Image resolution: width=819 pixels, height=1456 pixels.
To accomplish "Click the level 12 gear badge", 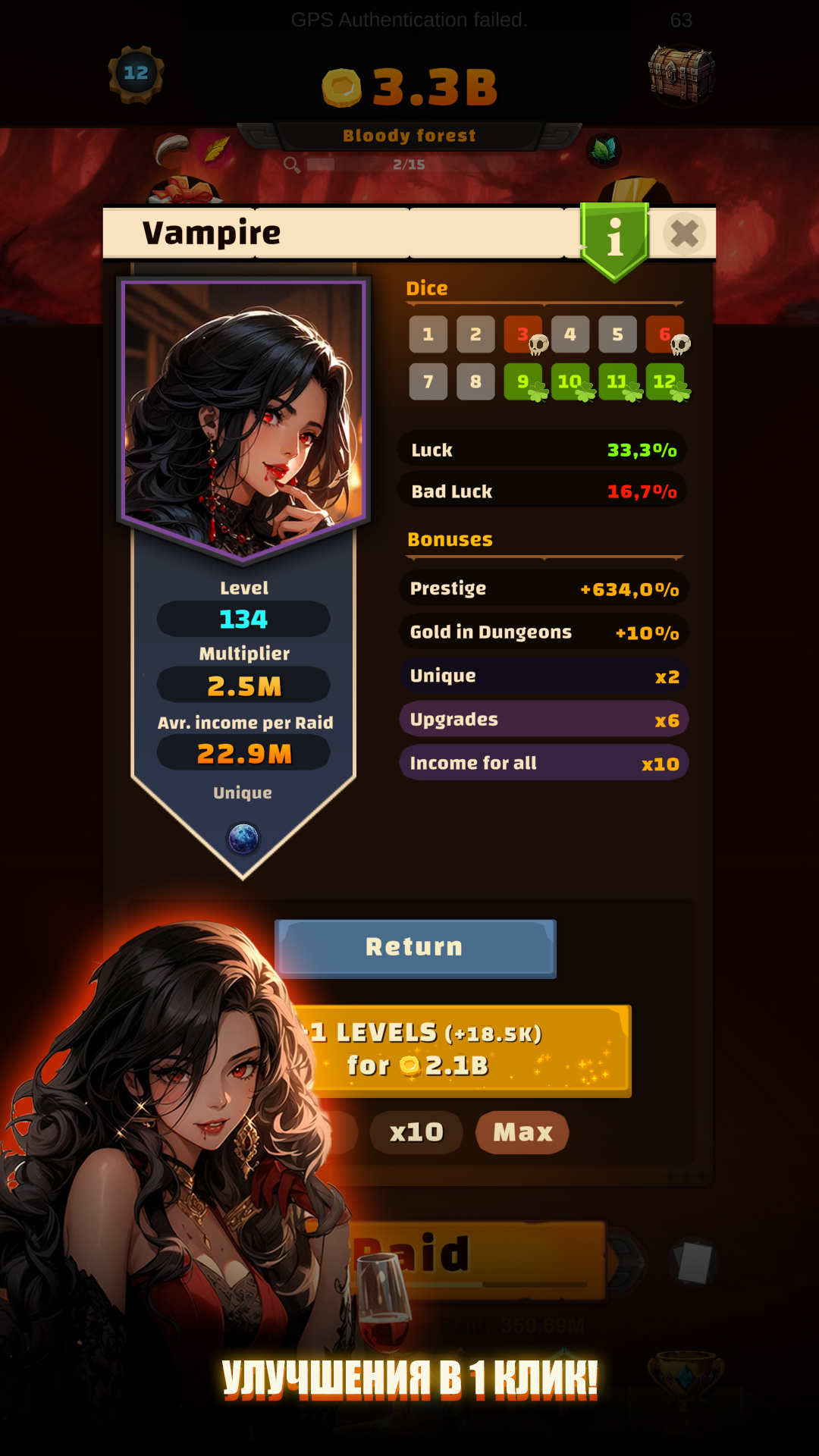I will pyautogui.click(x=136, y=74).
